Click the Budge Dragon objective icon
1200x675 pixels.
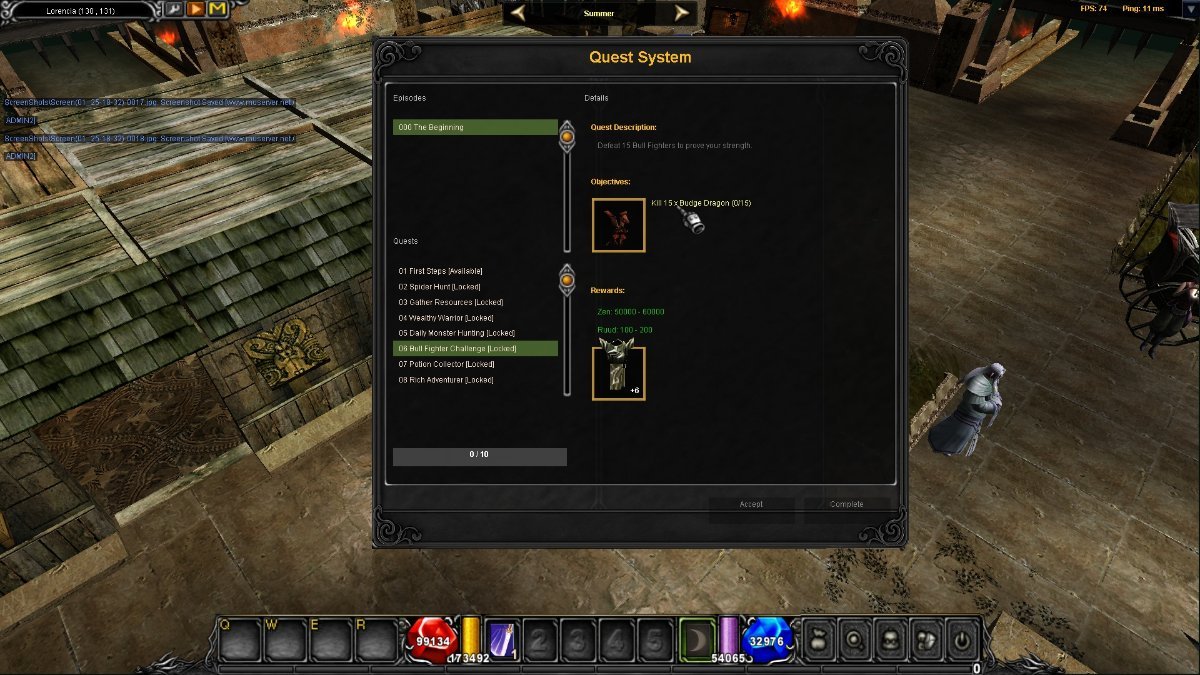point(618,225)
